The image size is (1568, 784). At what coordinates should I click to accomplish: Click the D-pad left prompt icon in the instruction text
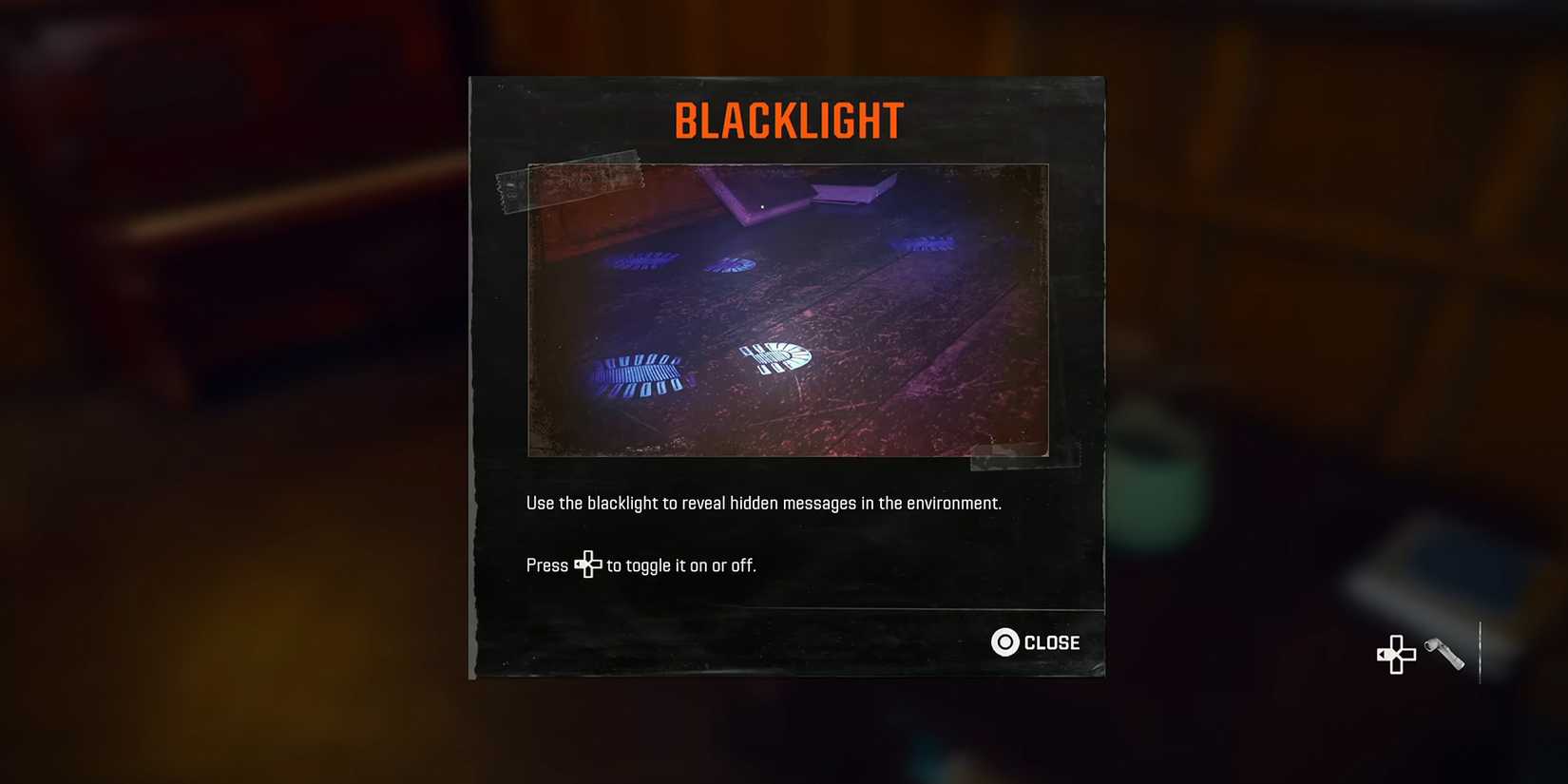tap(588, 564)
